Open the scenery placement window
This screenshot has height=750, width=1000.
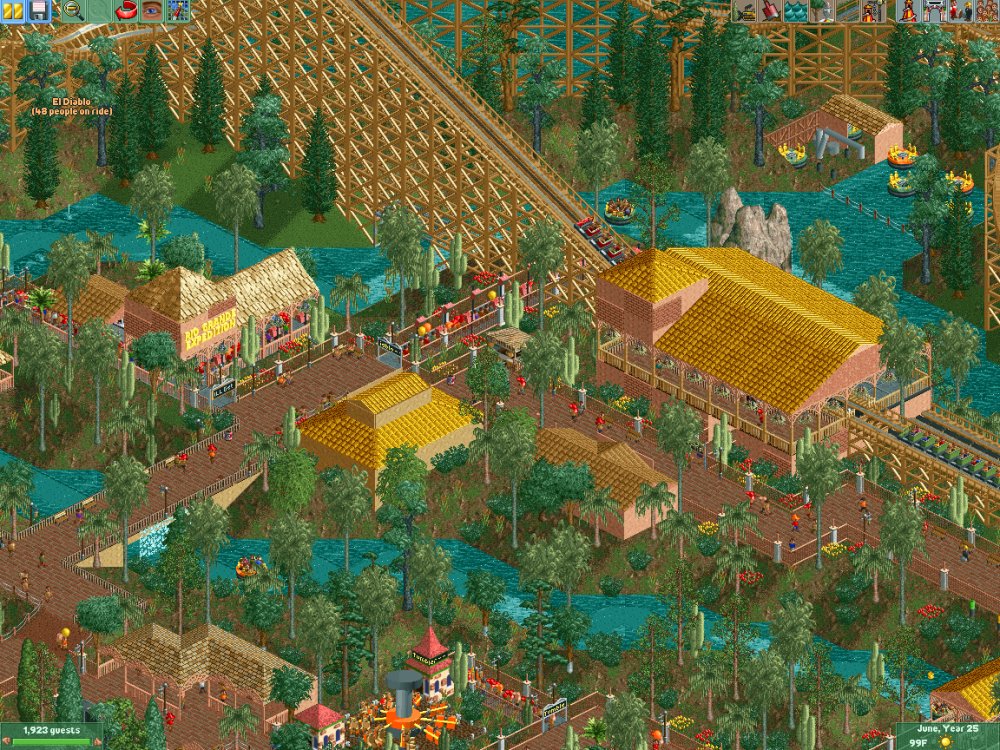[x=821, y=11]
